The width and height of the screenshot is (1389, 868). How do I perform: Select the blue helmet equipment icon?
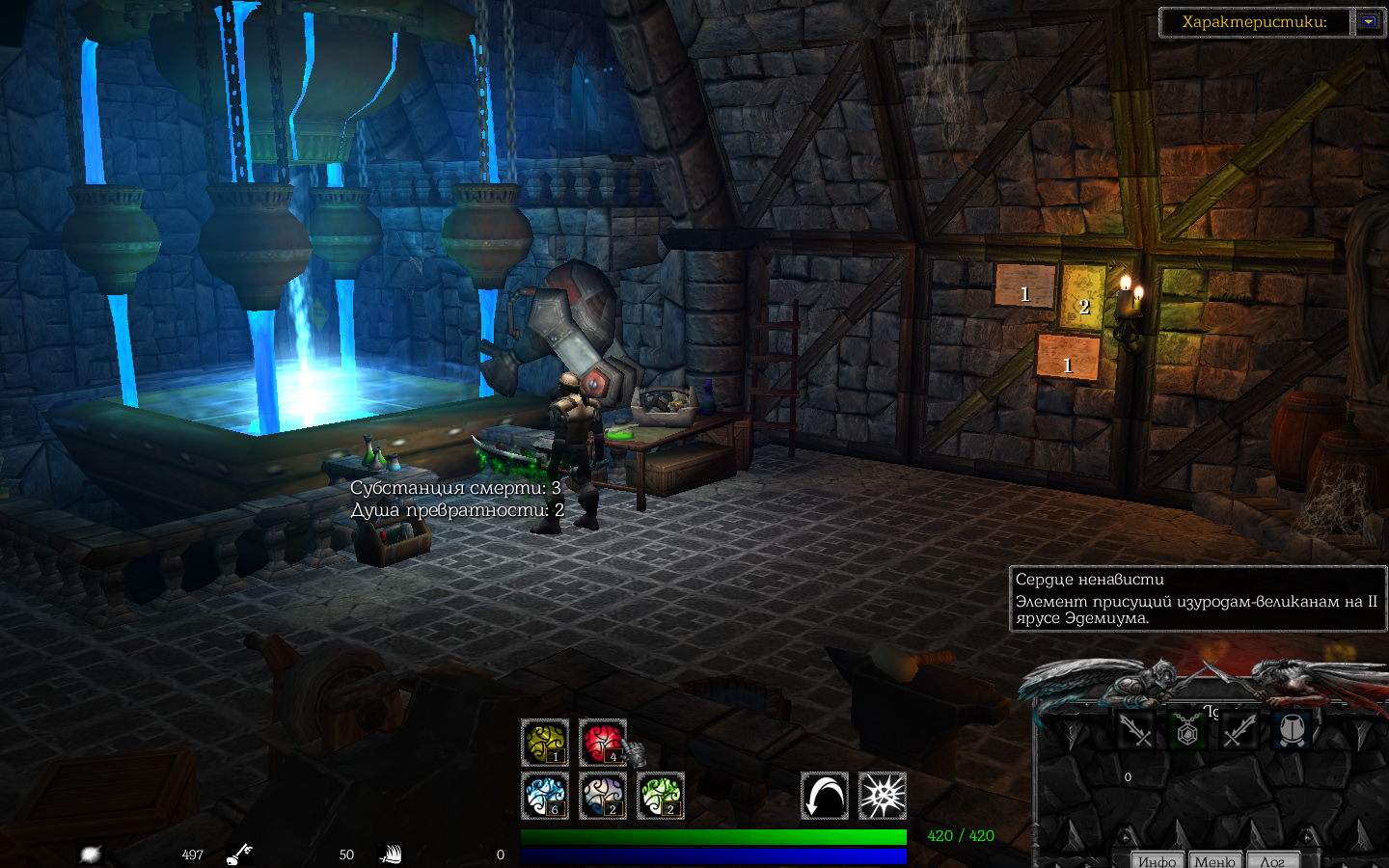(1292, 730)
